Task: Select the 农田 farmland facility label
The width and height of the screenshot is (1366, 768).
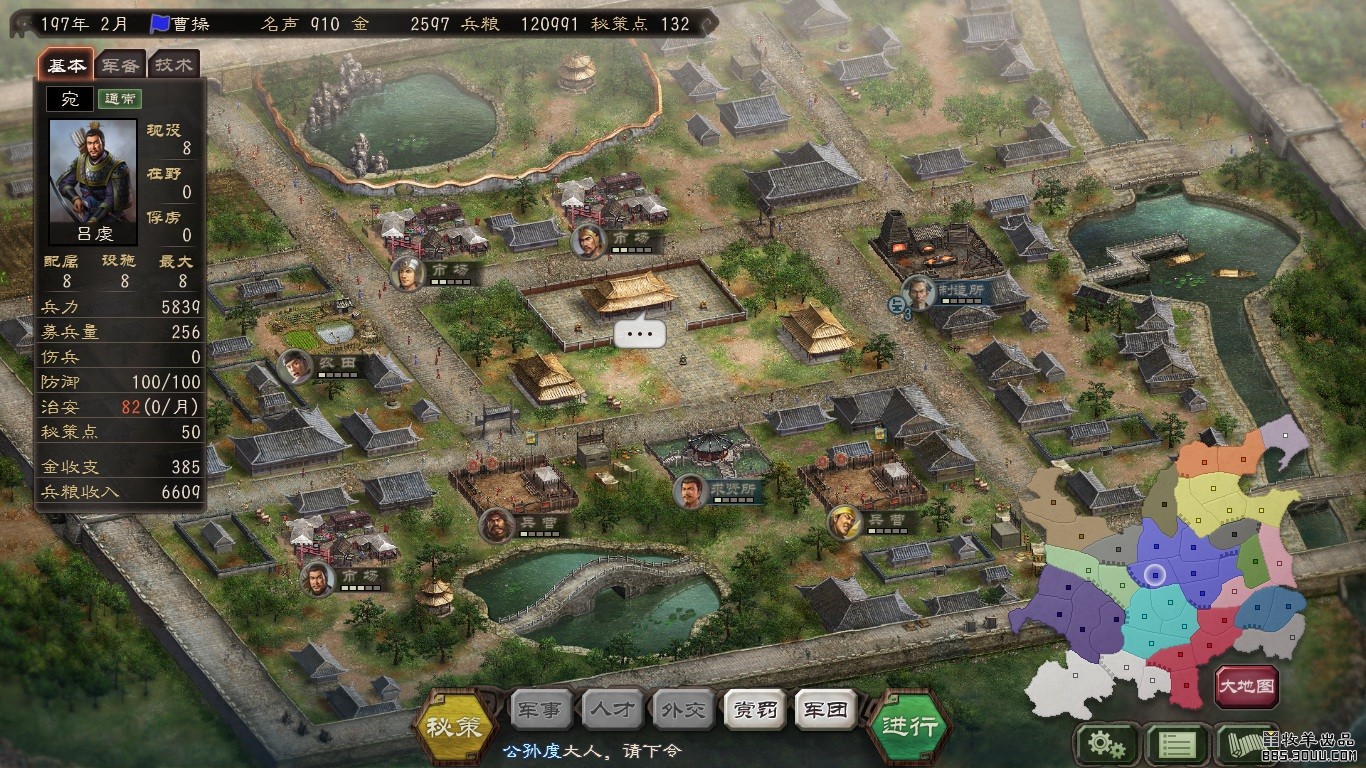Action: (x=335, y=362)
